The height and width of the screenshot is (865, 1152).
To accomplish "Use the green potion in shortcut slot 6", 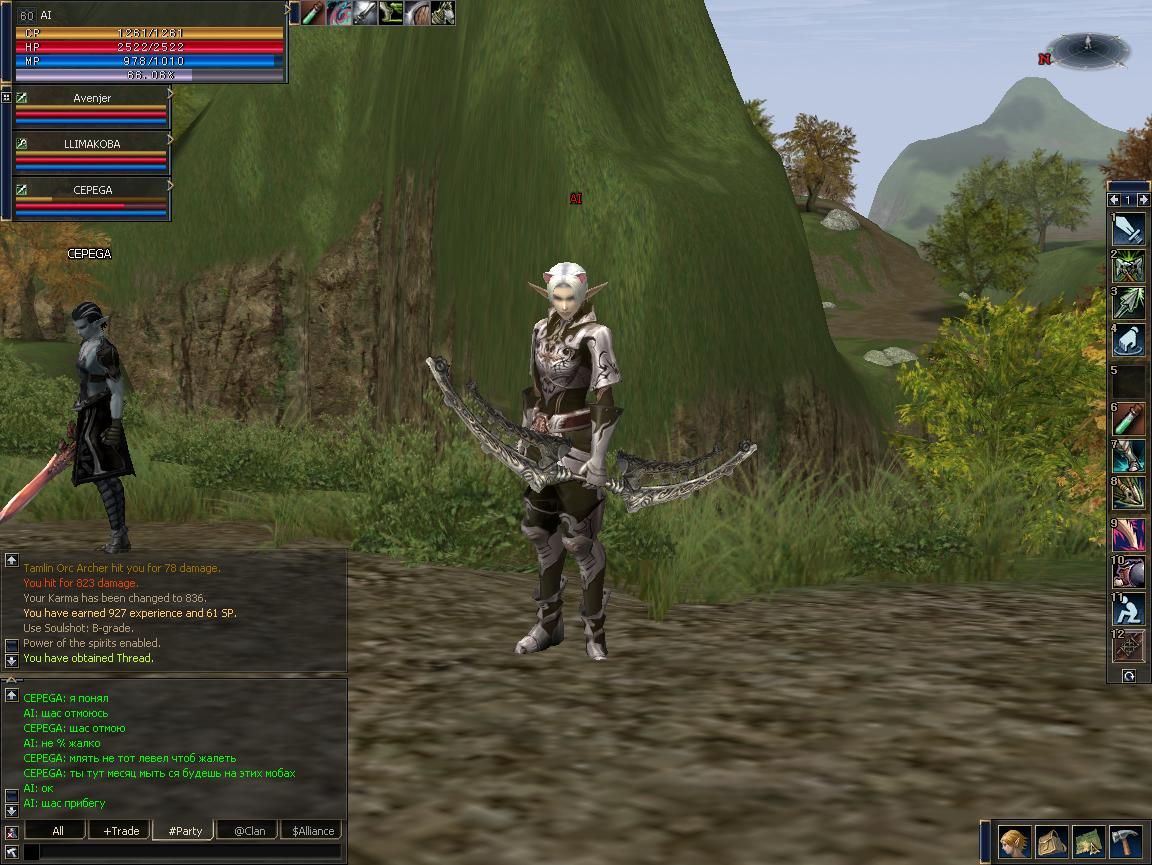I will 1129,418.
